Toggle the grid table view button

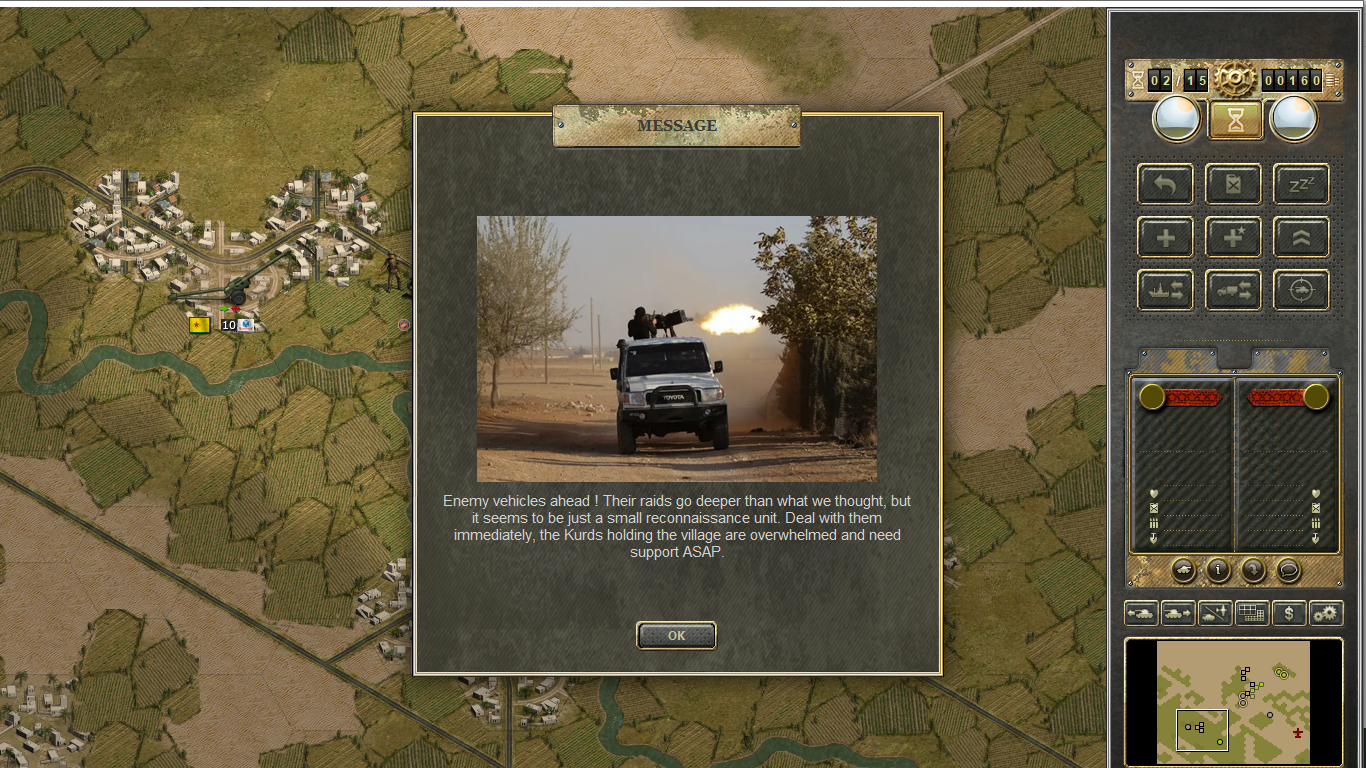[1252, 613]
